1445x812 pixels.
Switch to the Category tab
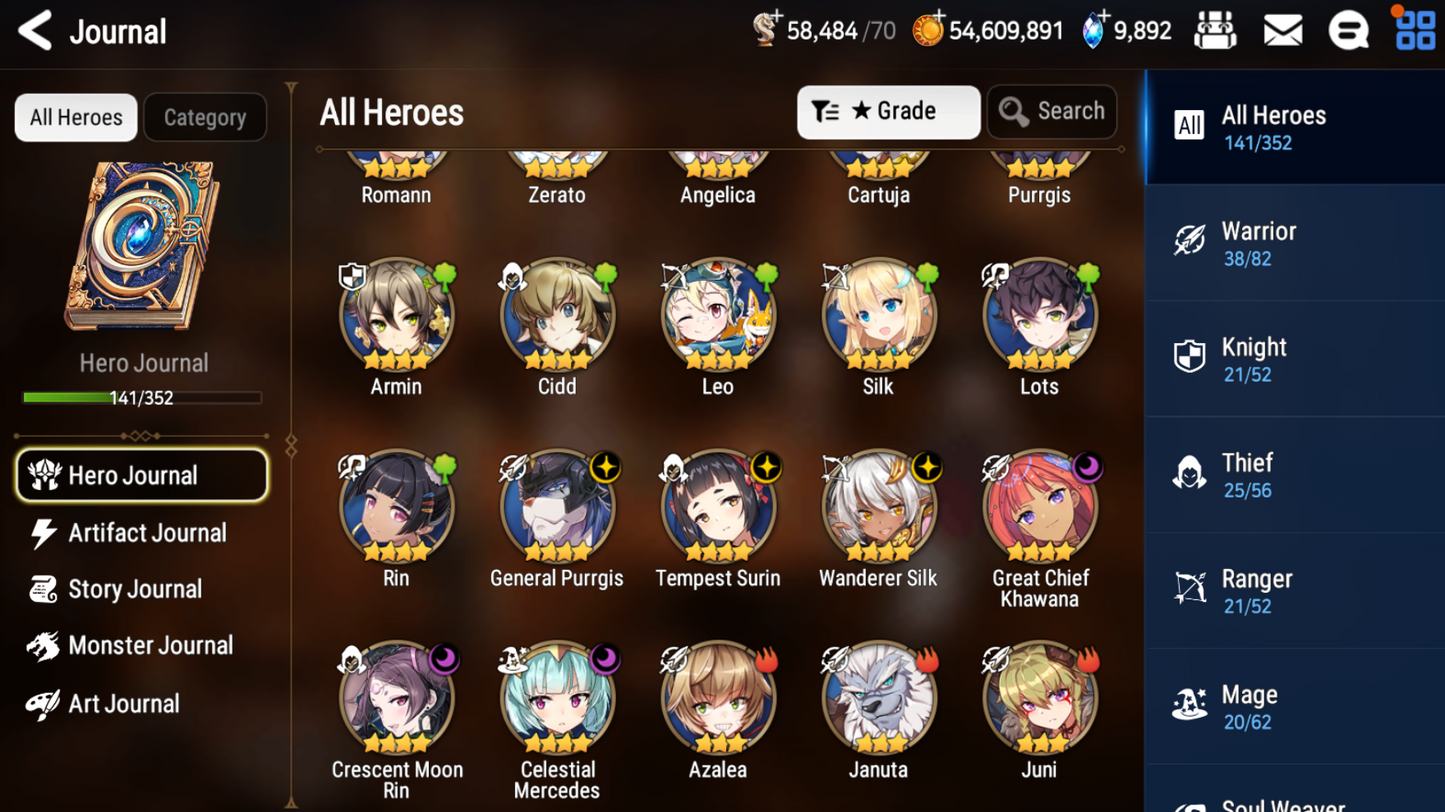pyautogui.click(x=205, y=117)
